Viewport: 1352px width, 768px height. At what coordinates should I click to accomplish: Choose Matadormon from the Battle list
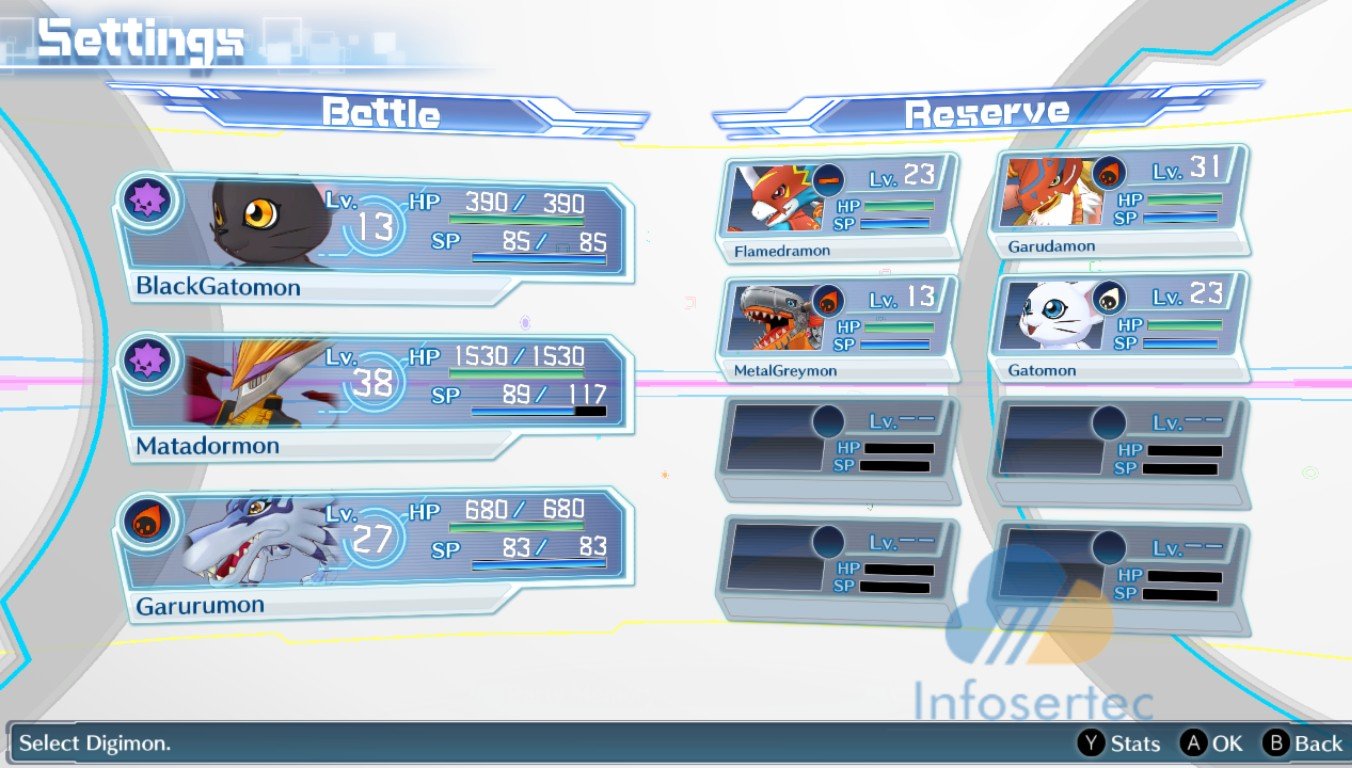click(372, 396)
